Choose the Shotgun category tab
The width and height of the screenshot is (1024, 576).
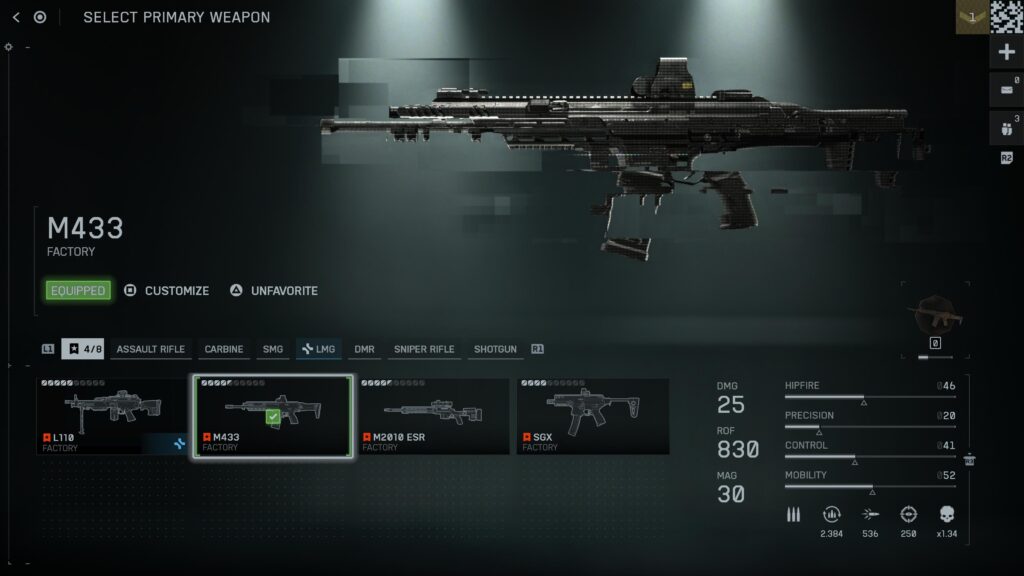coord(495,349)
